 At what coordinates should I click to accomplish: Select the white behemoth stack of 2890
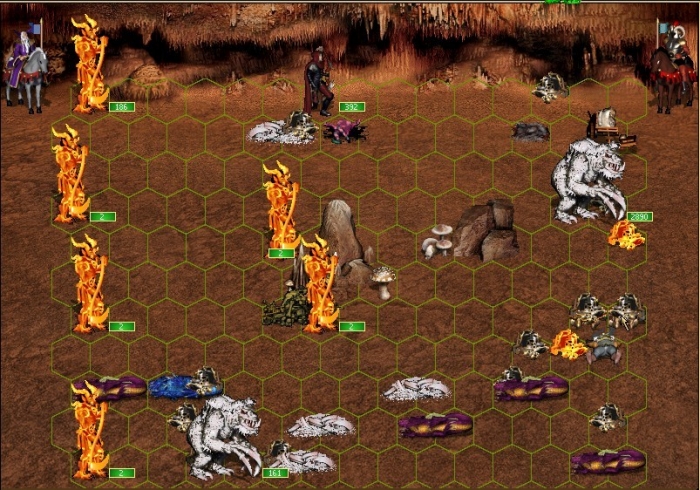[590, 180]
